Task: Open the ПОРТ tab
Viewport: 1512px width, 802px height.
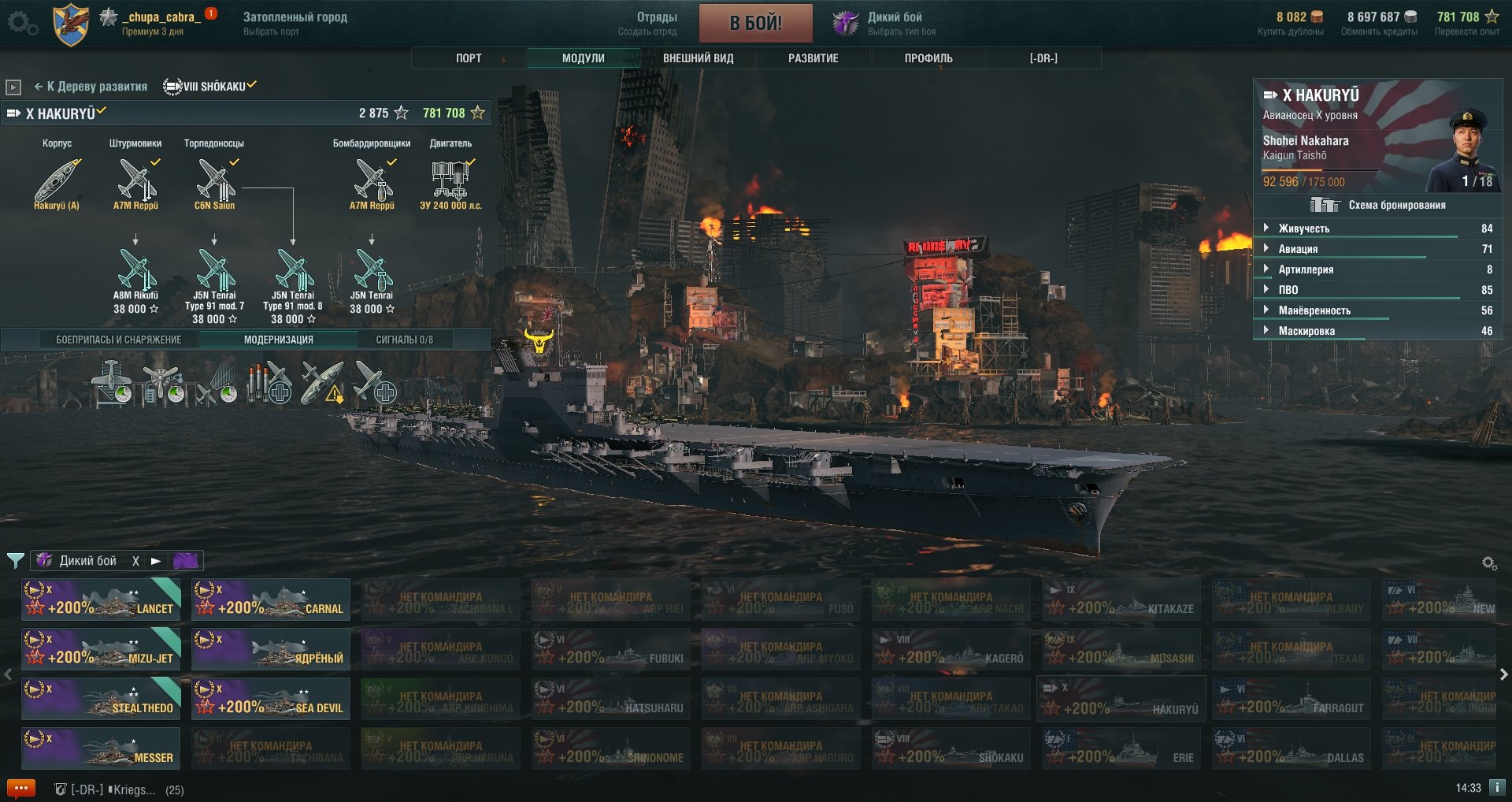Action: coord(469,58)
